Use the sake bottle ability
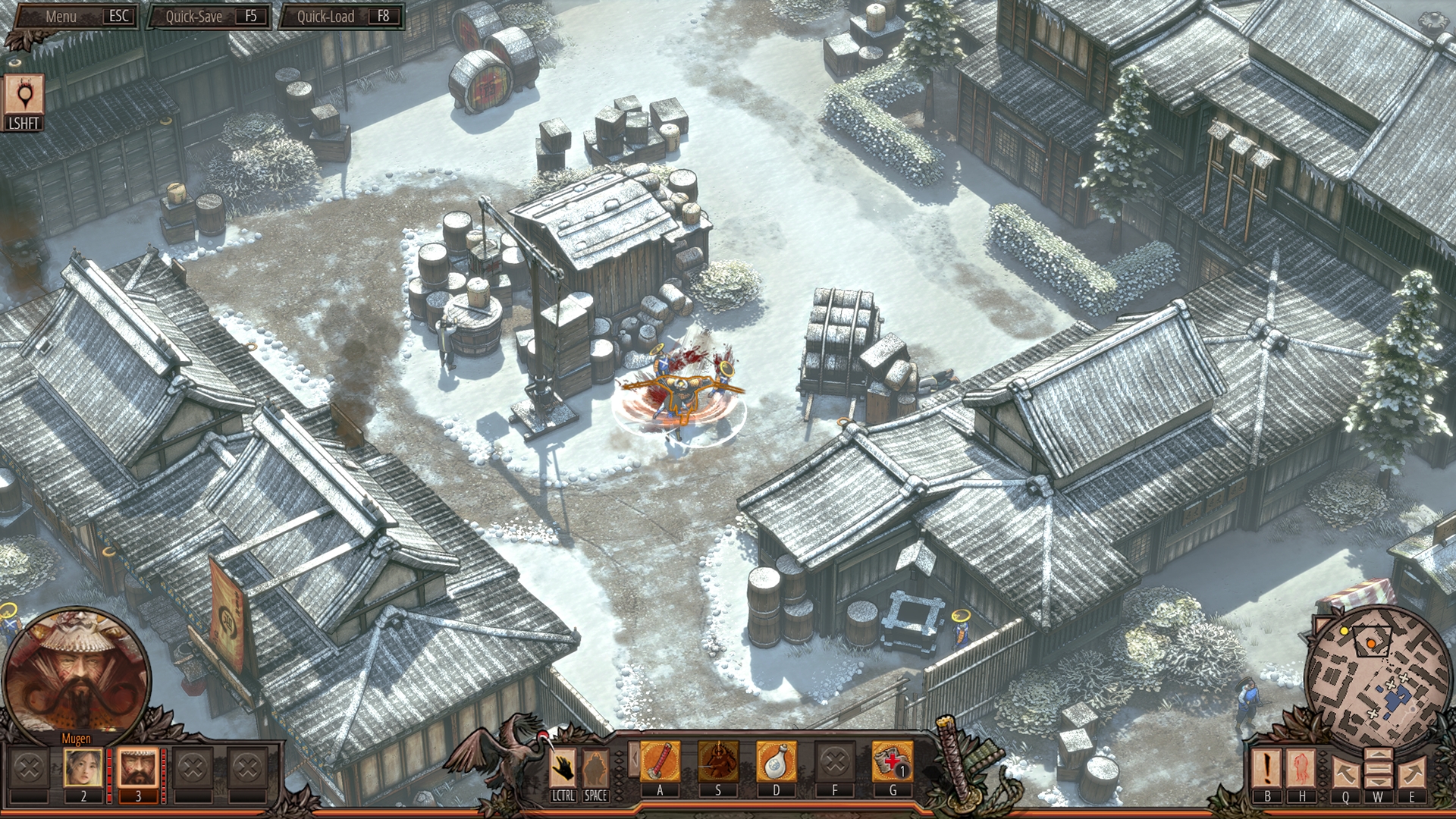This screenshot has height=819, width=1456. (x=777, y=761)
